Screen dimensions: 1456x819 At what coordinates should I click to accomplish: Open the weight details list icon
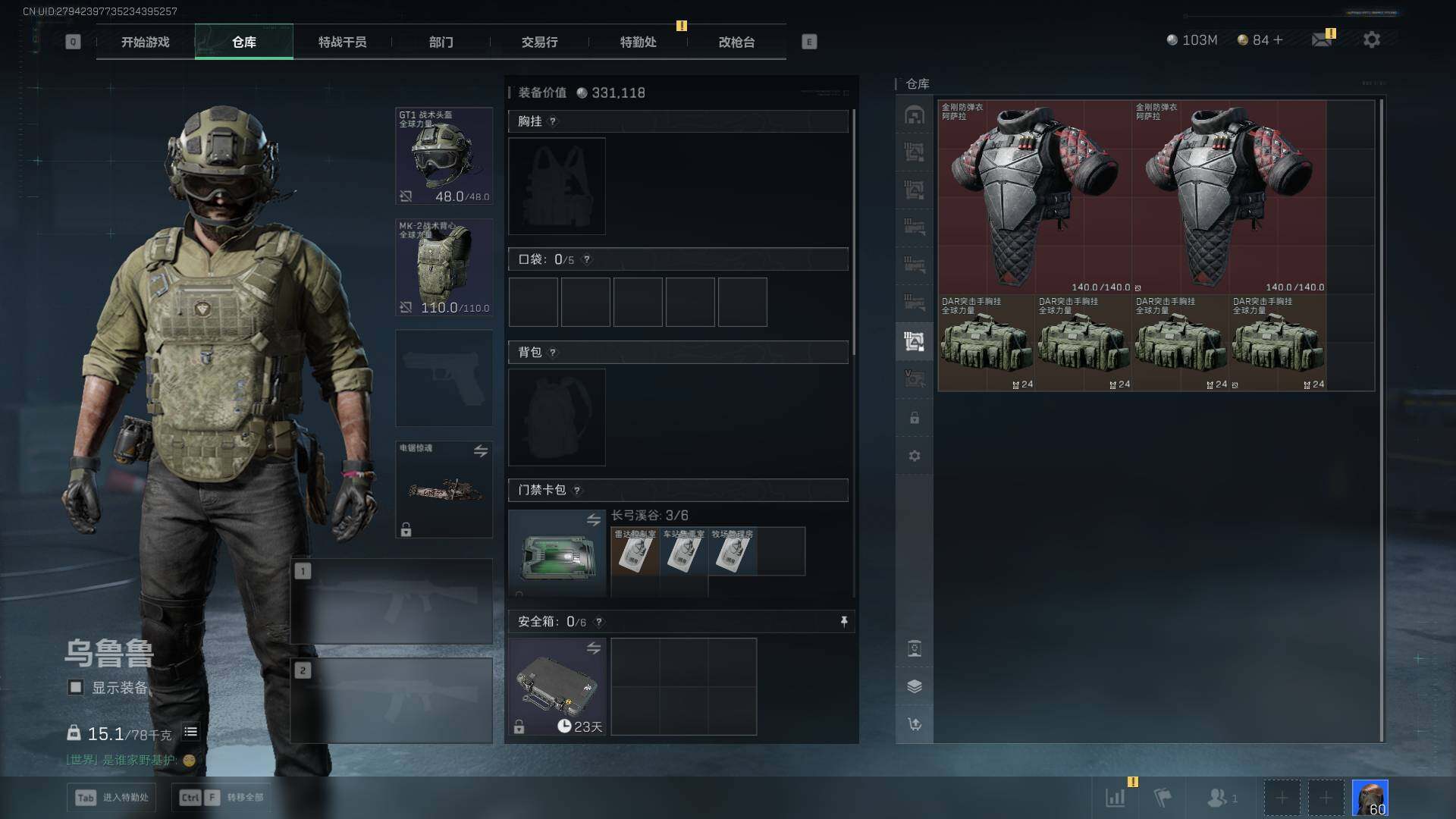(190, 732)
